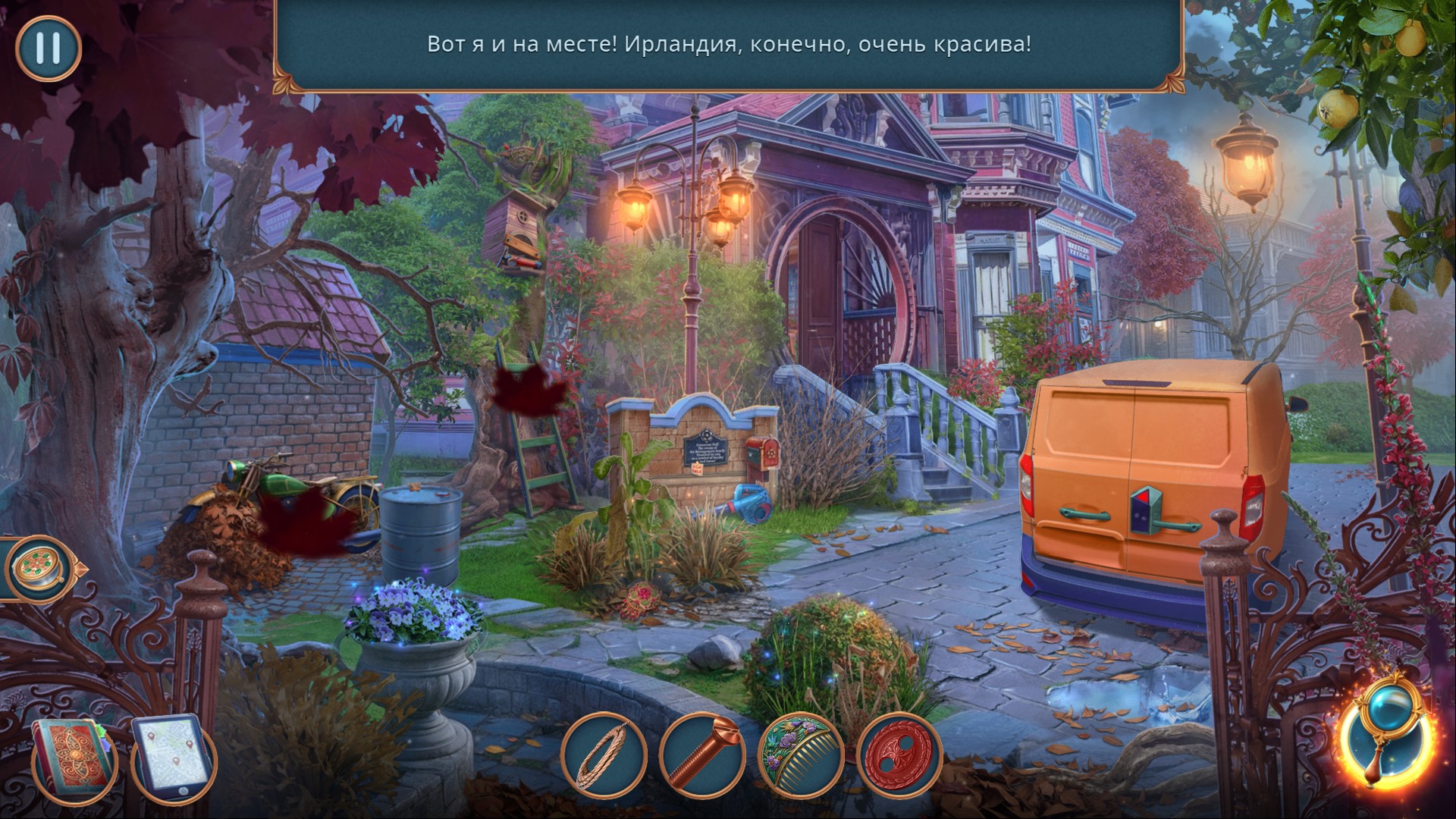Viewport: 1456px width, 819px height.
Task: Select the ornate floral comb item
Action: [801, 757]
